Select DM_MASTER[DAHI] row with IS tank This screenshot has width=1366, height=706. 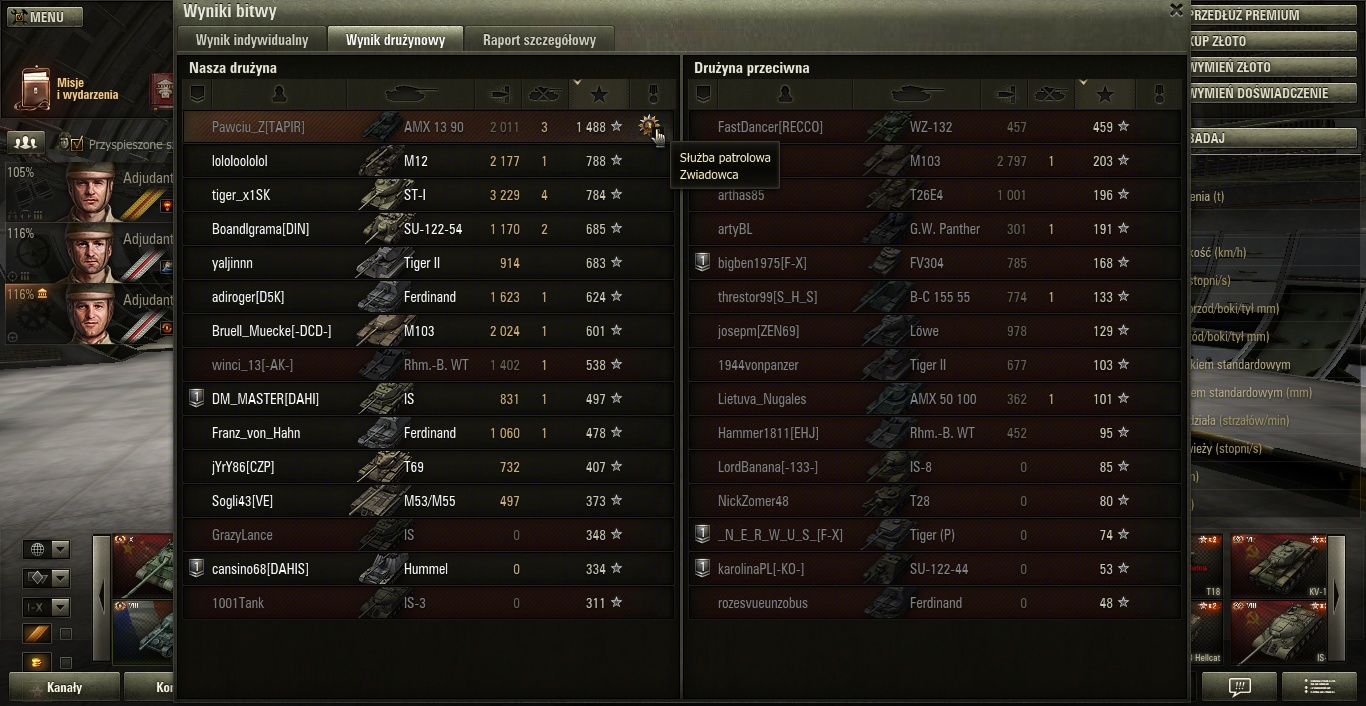400,399
